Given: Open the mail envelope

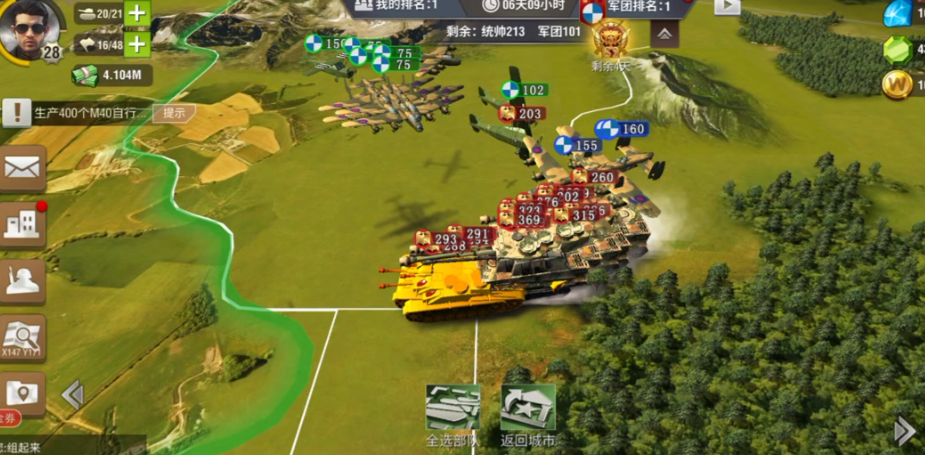Looking at the screenshot, I should pos(22,168).
